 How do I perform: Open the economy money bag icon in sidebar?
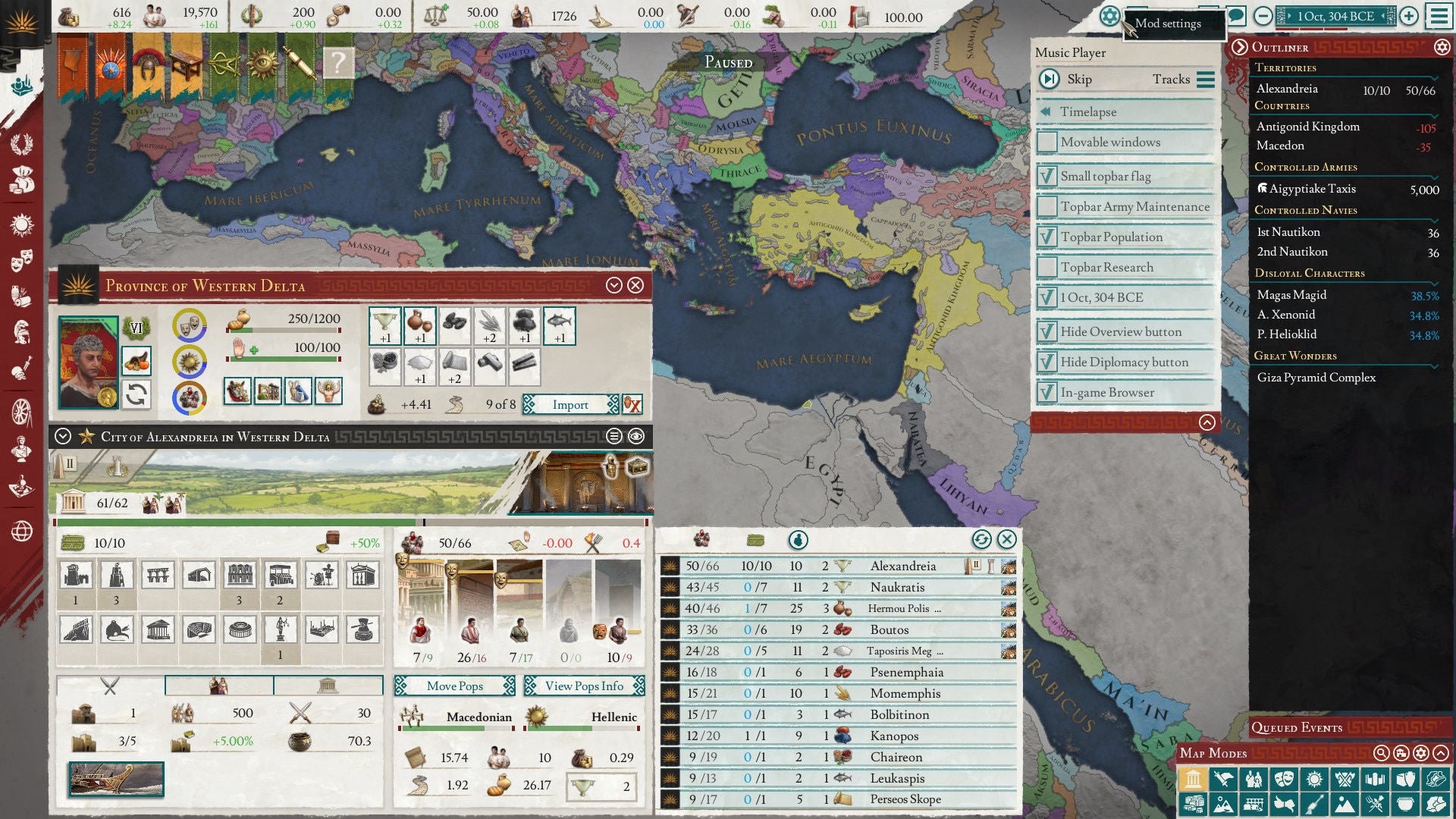pyautogui.click(x=21, y=178)
